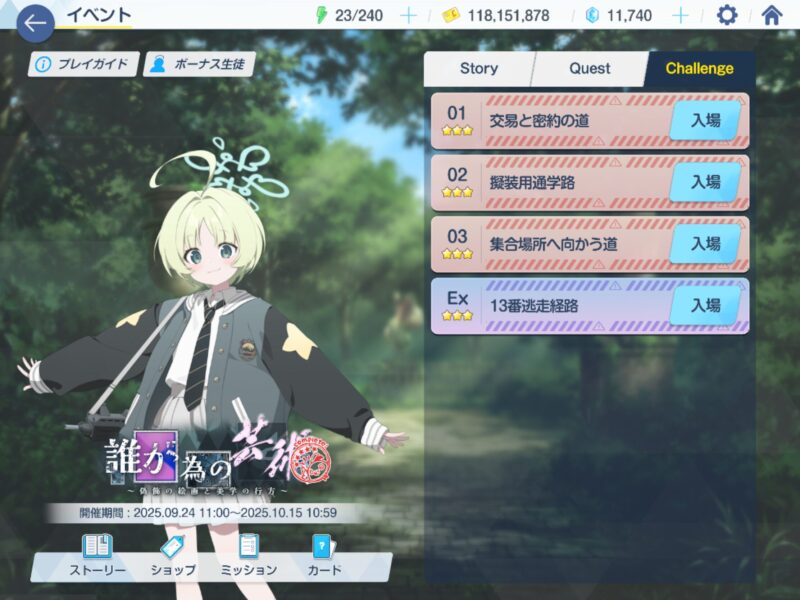This screenshot has height=600, width=800.
Task: Switch to the Story tab
Action: click(x=478, y=69)
